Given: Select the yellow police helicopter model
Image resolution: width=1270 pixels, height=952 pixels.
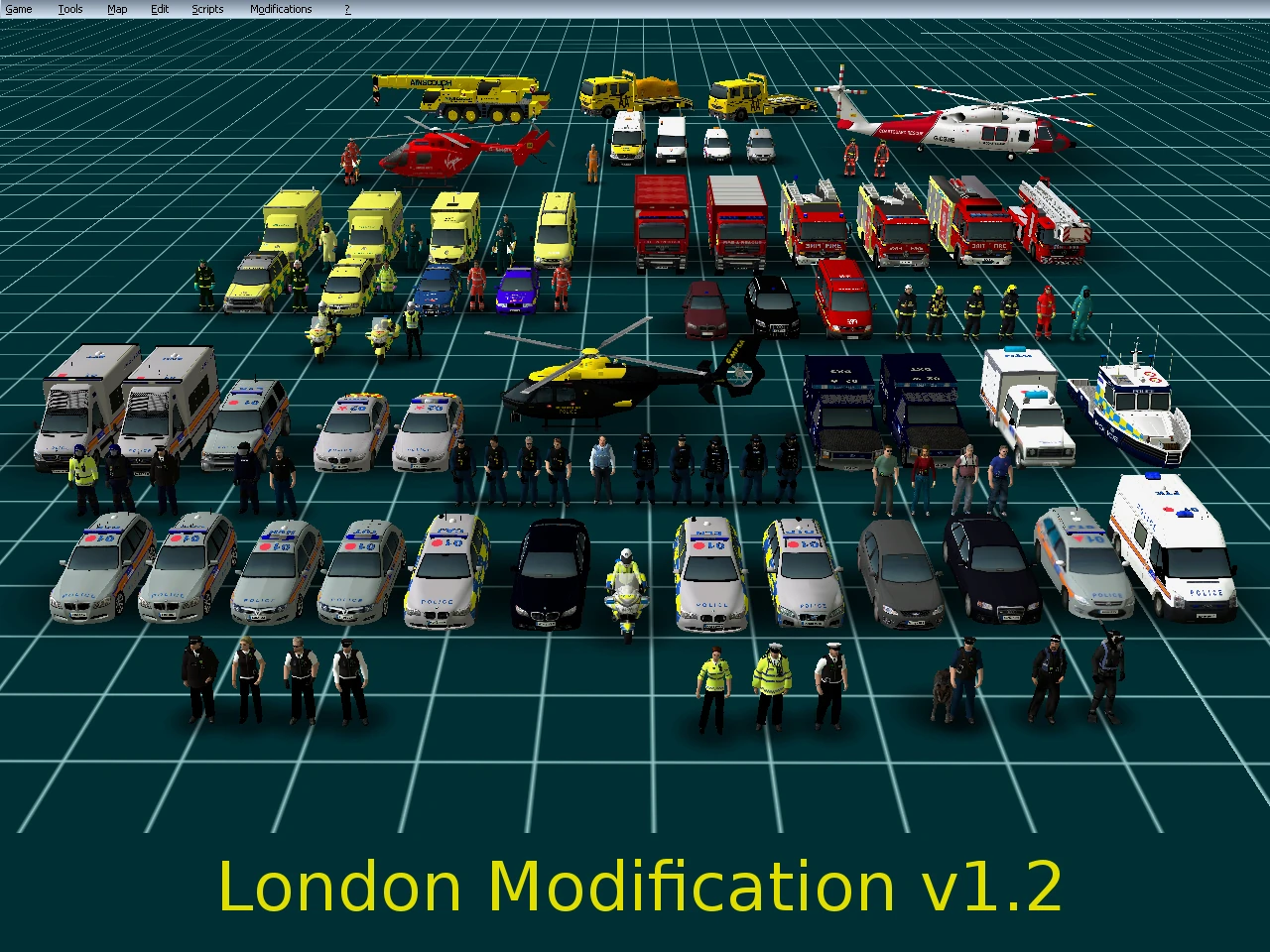Looking at the screenshot, I should tap(595, 387).
